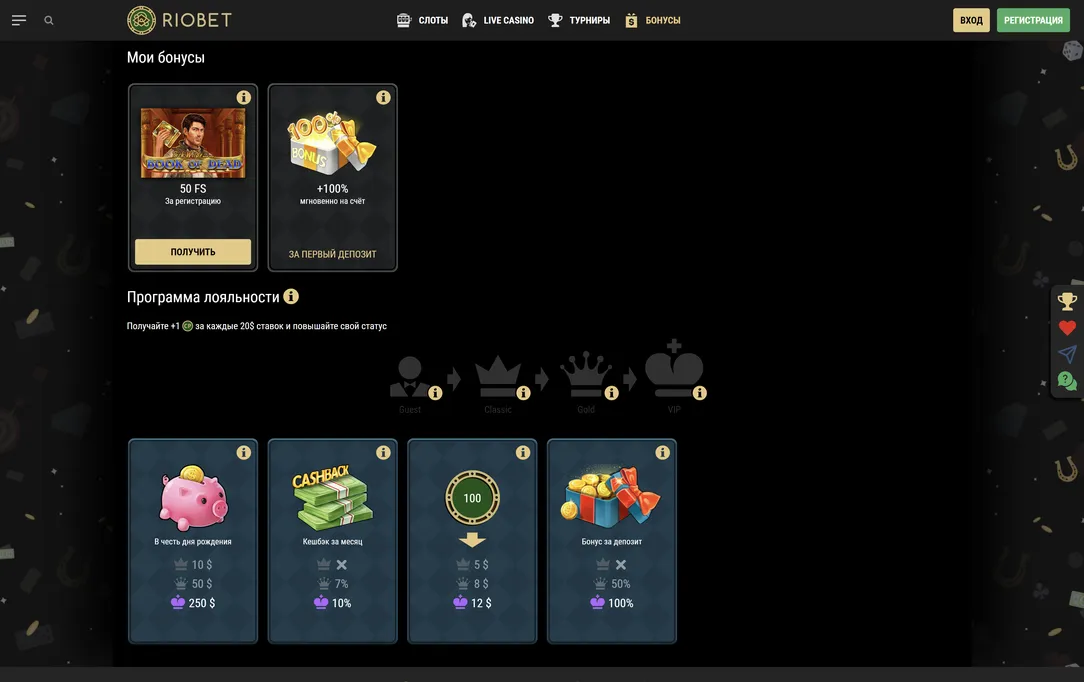The height and width of the screenshot is (682, 1084).
Task: Show info for the +100% deposit bonus
Action: click(383, 98)
